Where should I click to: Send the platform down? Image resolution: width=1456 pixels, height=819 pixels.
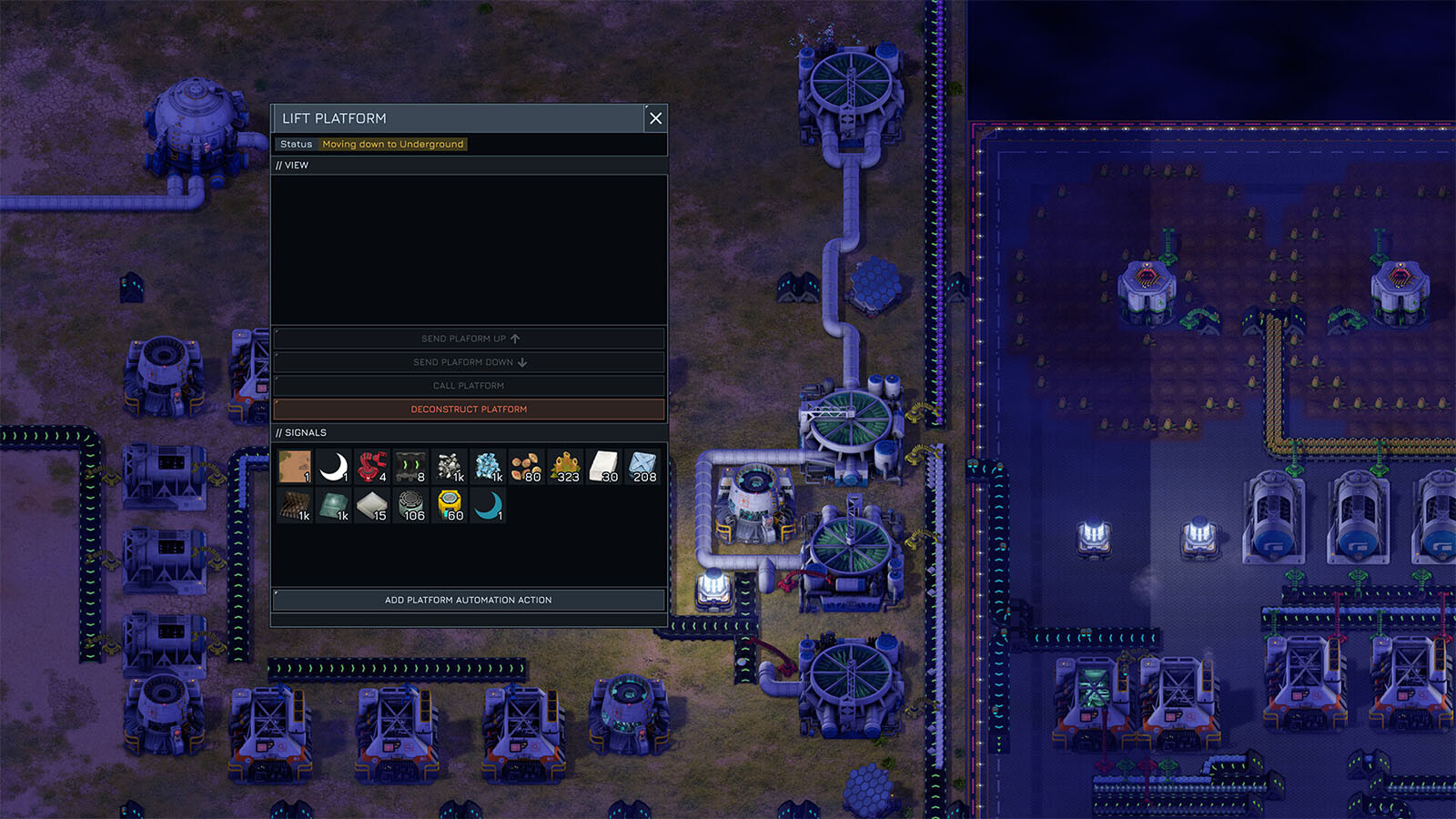(x=469, y=362)
